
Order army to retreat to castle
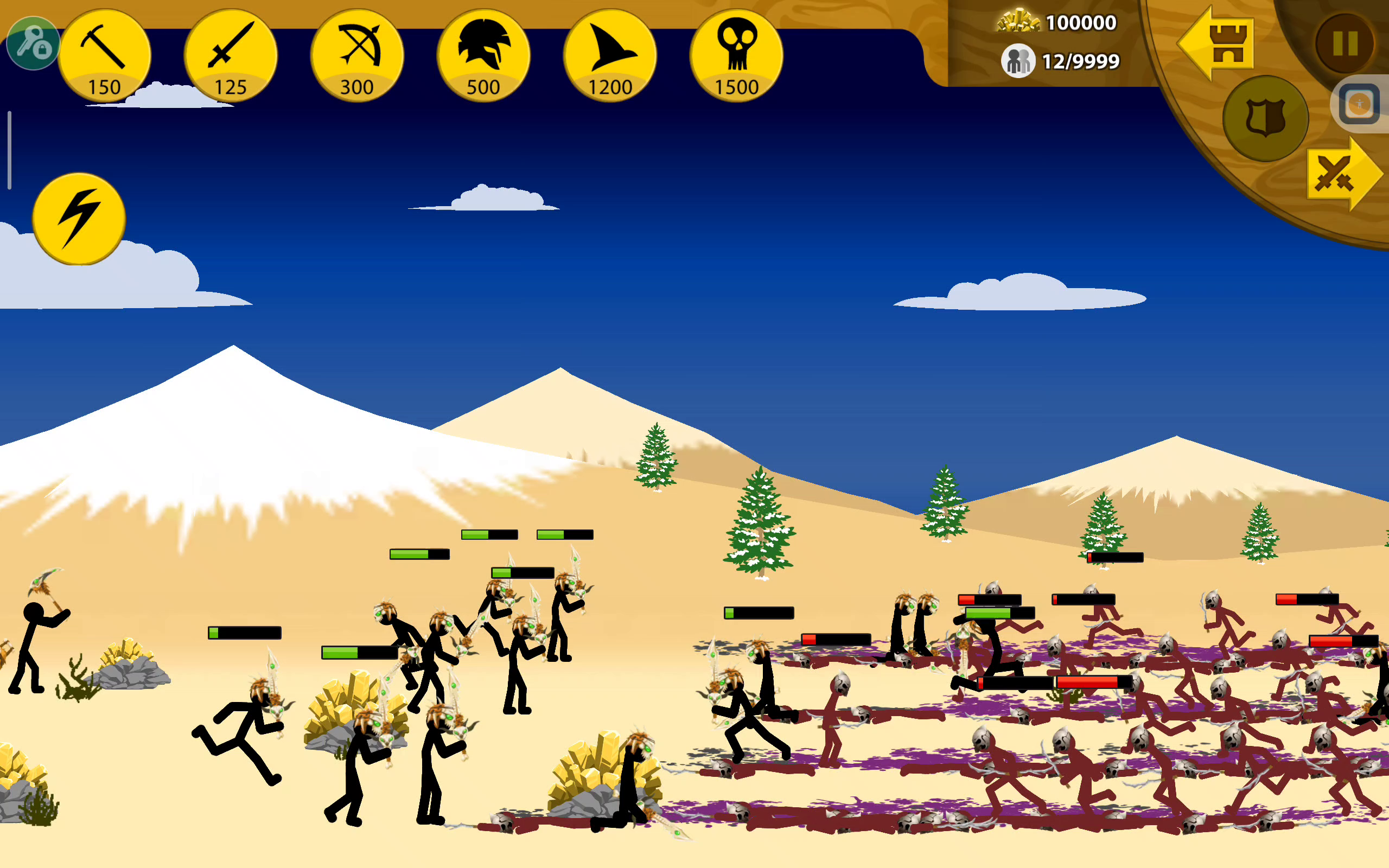tap(1217, 43)
